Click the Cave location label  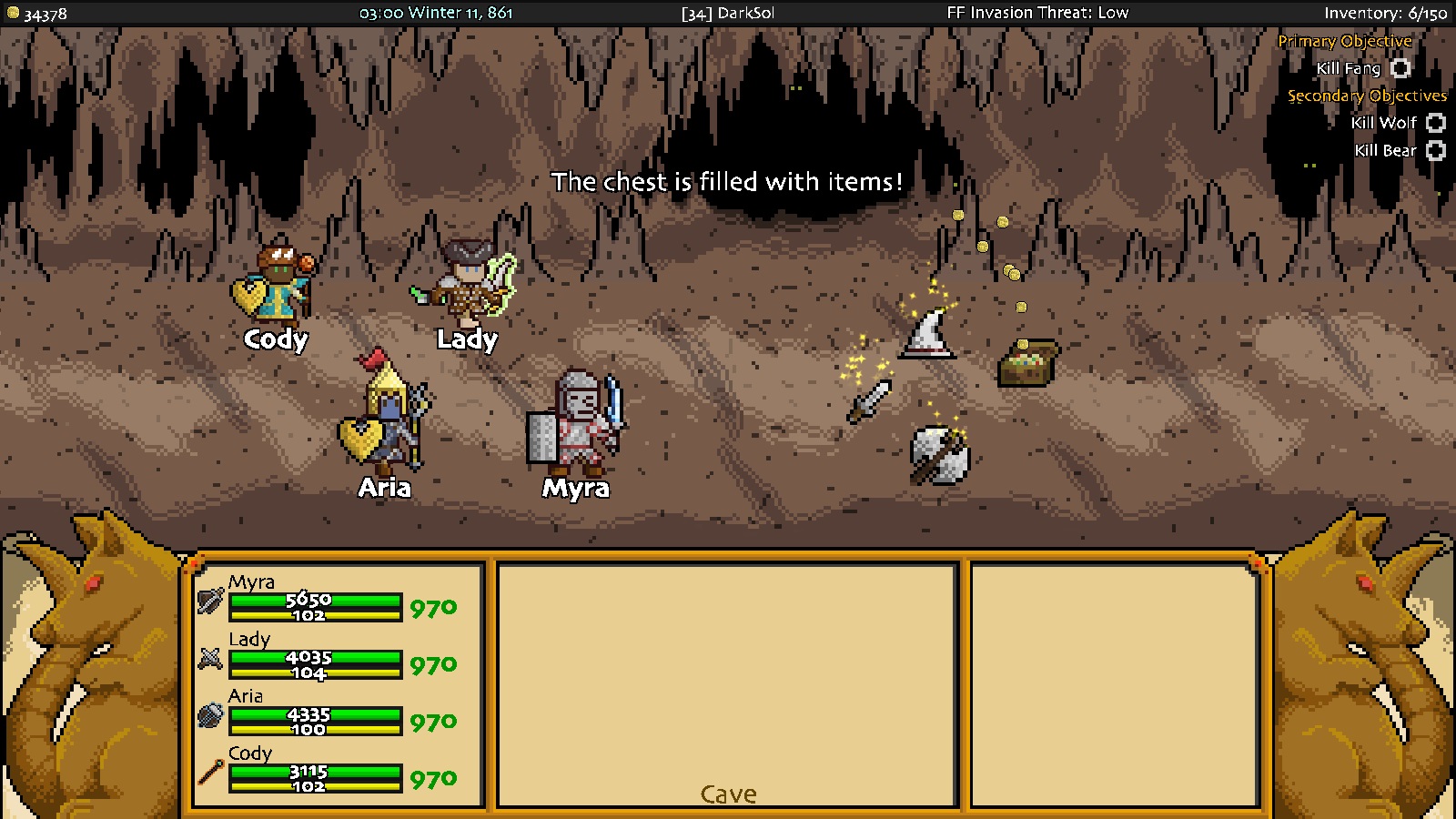click(x=727, y=793)
